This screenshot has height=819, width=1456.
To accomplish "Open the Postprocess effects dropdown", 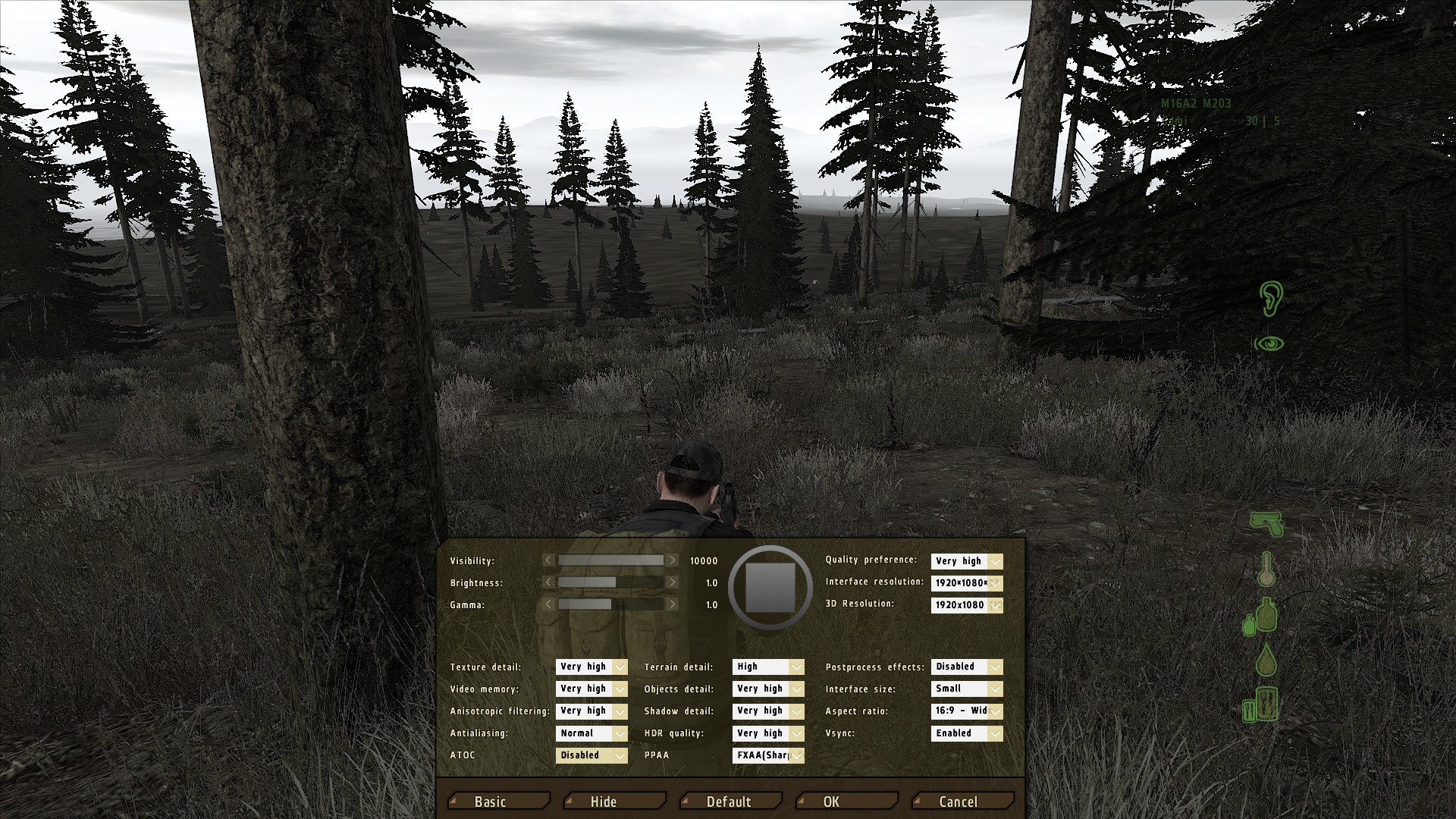I will tap(967, 667).
